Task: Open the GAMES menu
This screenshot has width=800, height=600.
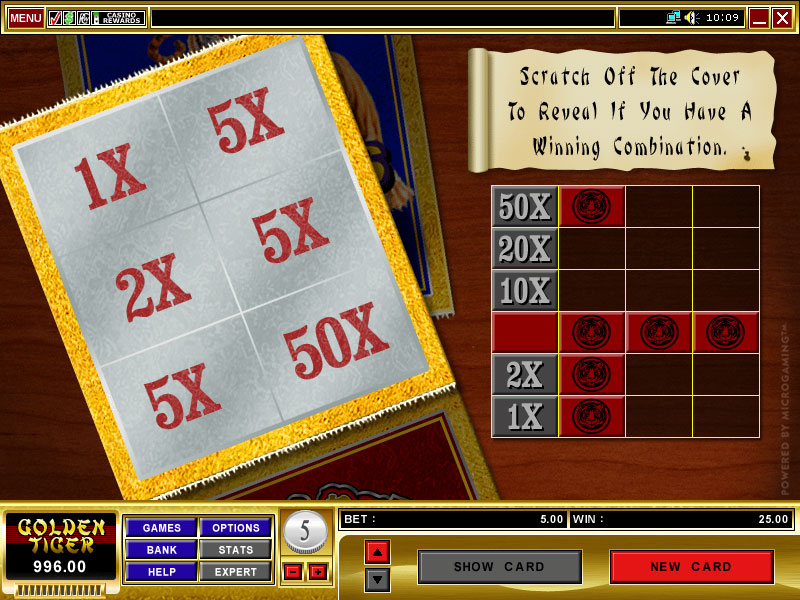Action: pos(161,528)
